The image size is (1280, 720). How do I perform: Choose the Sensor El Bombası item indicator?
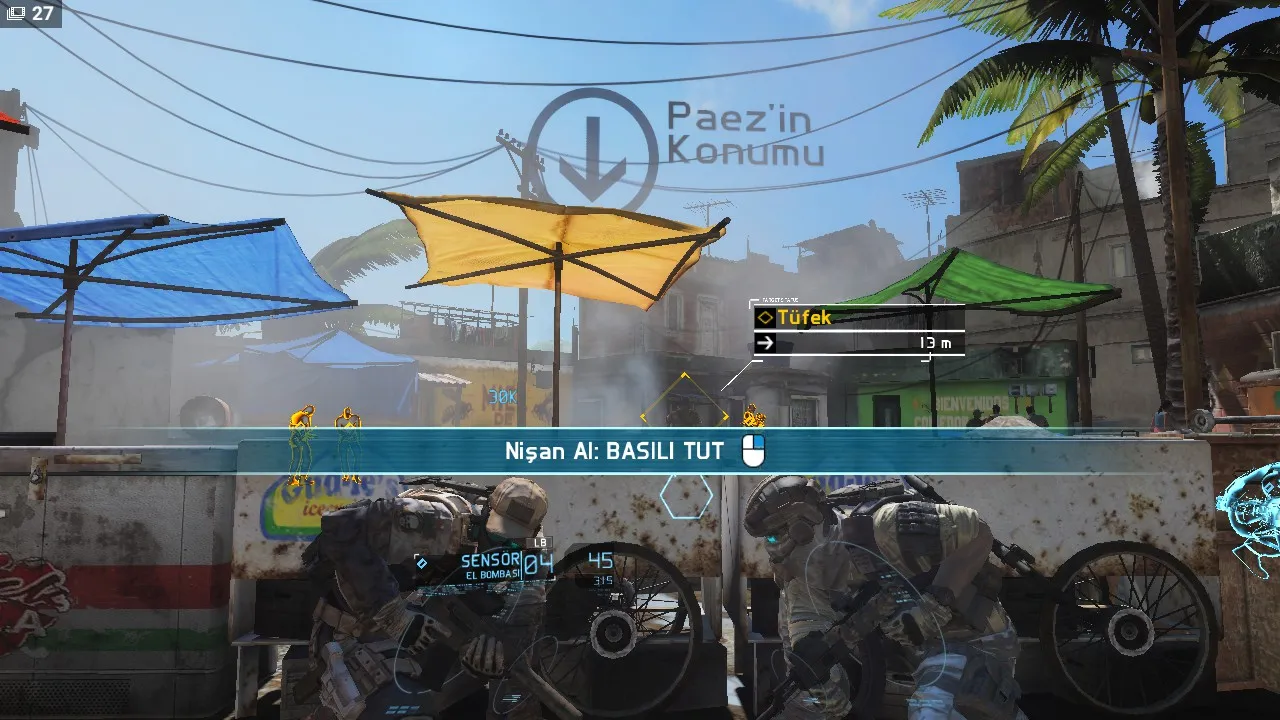490,565
